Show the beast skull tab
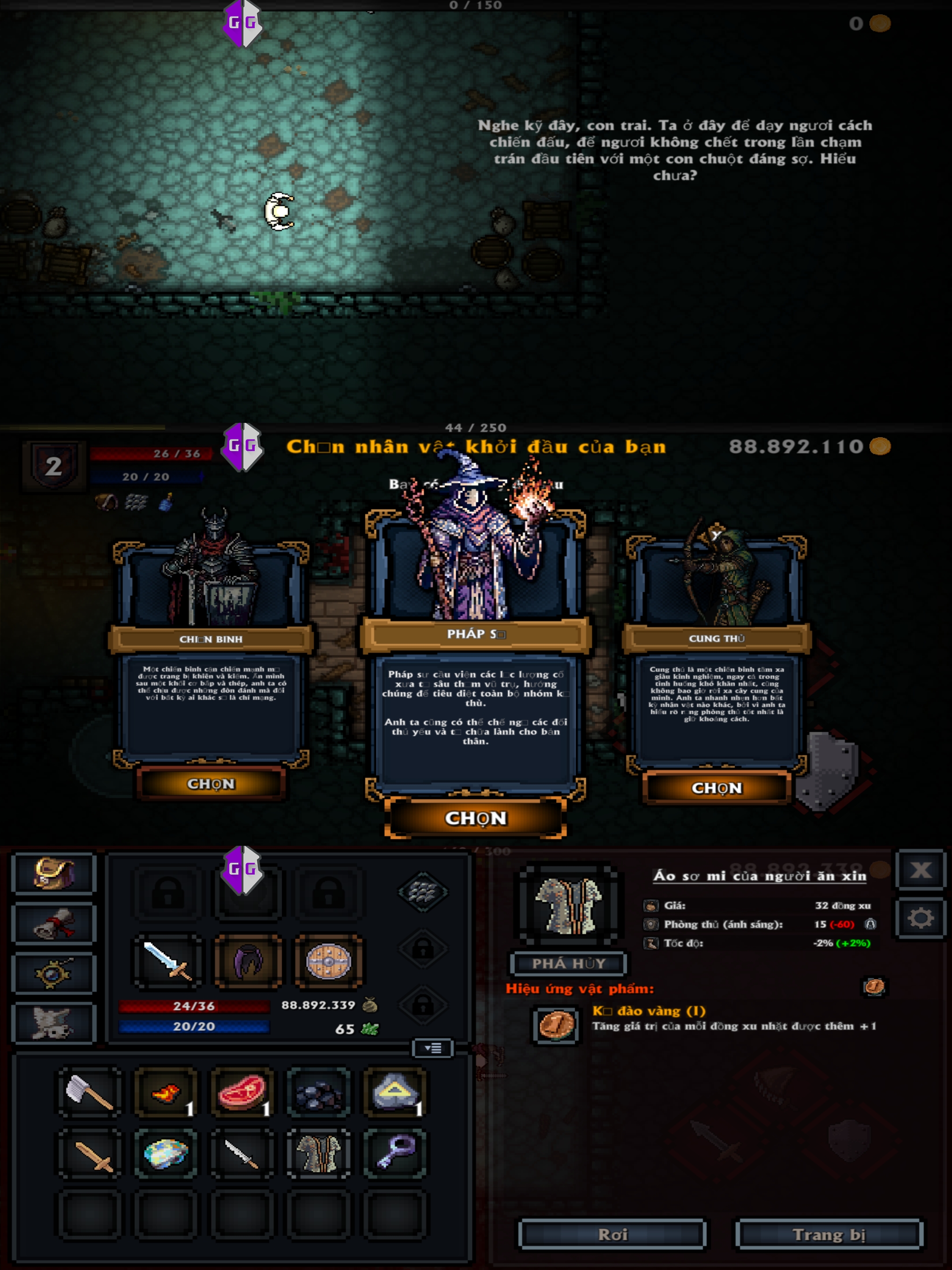Image resolution: width=952 pixels, height=1270 pixels. coord(54,1023)
